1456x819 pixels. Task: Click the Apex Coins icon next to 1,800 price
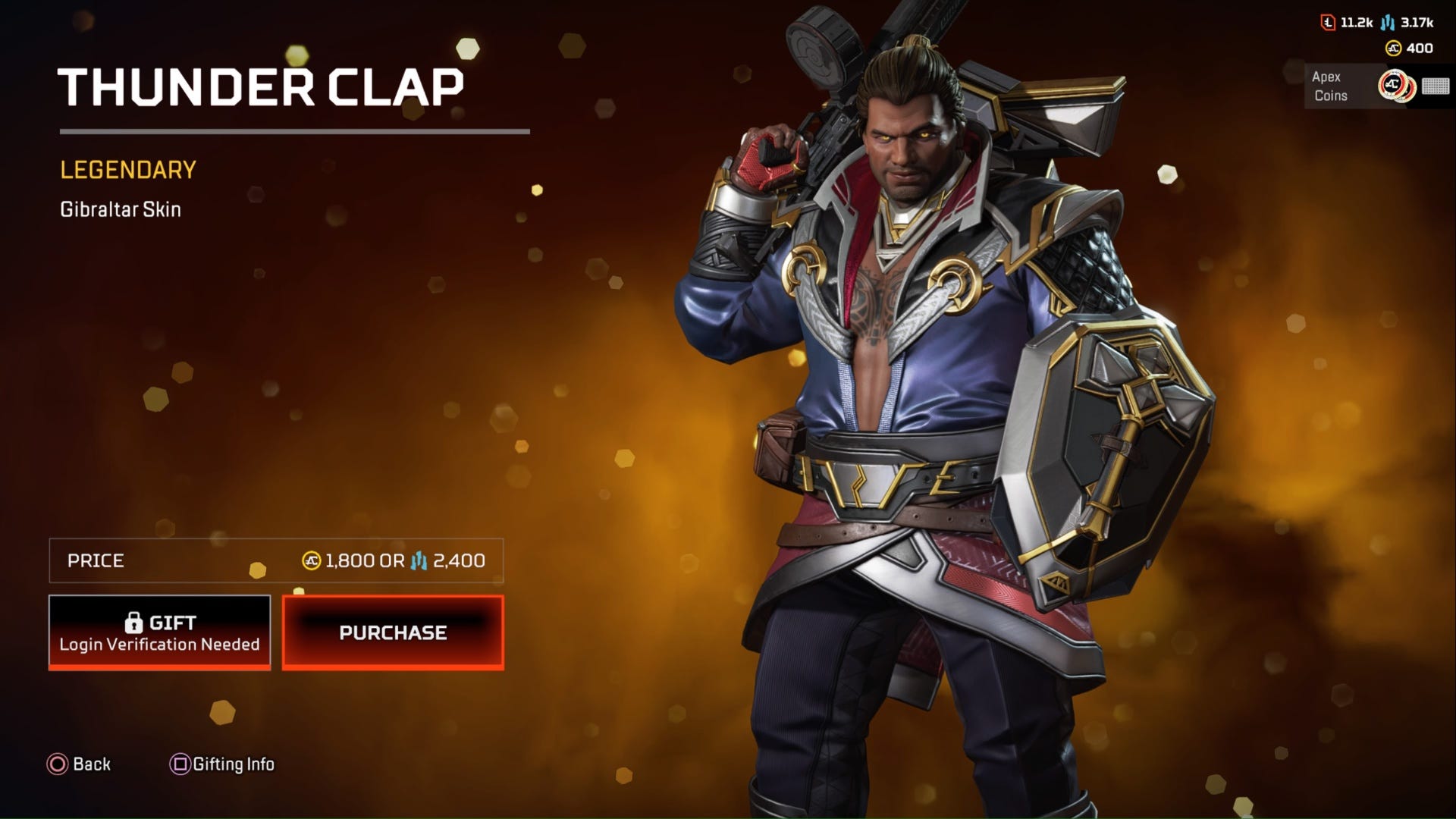pyautogui.click(x=313, y=561)
